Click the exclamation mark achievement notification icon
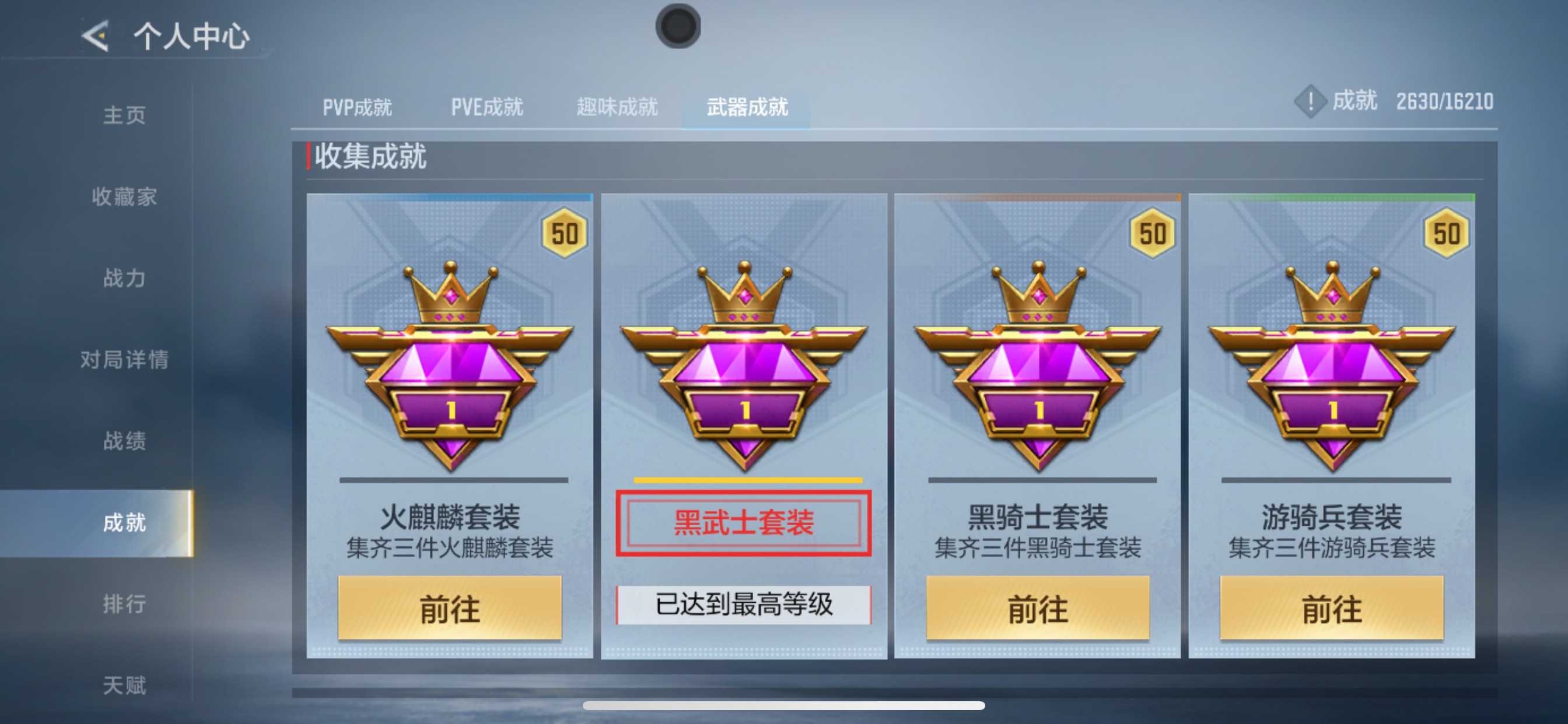The image size is (1568, 724). [1310, 102]
